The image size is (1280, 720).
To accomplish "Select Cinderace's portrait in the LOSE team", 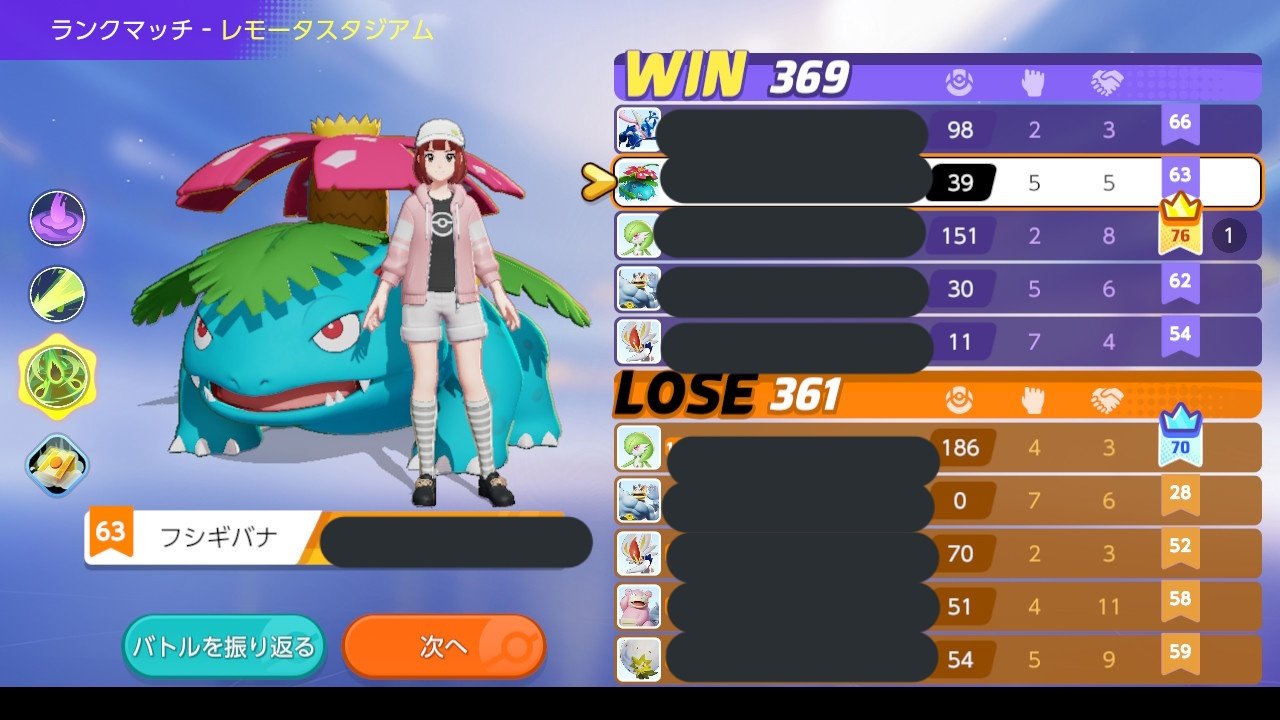I will 638,553.
